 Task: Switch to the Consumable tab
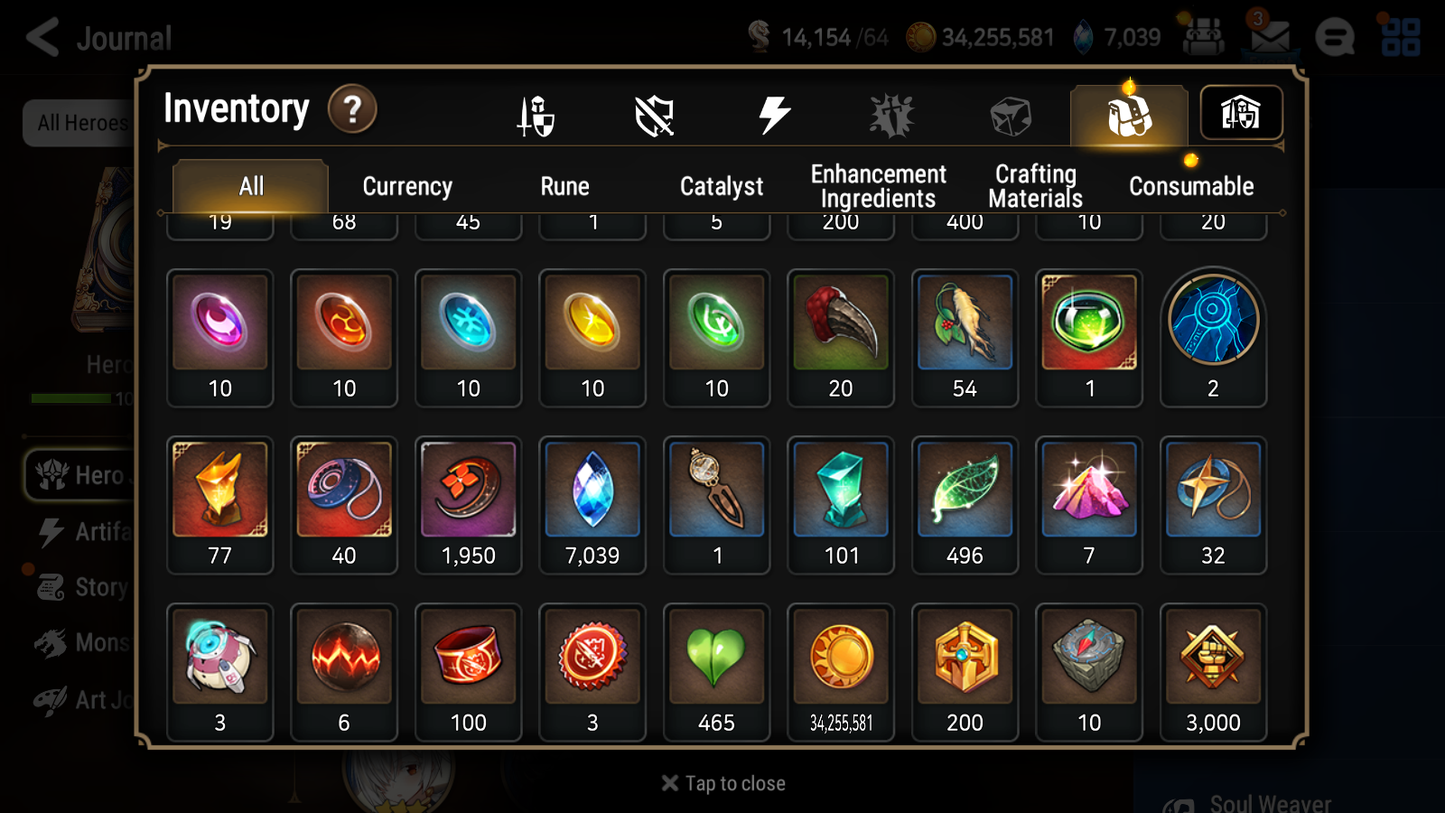(1192, 185)
